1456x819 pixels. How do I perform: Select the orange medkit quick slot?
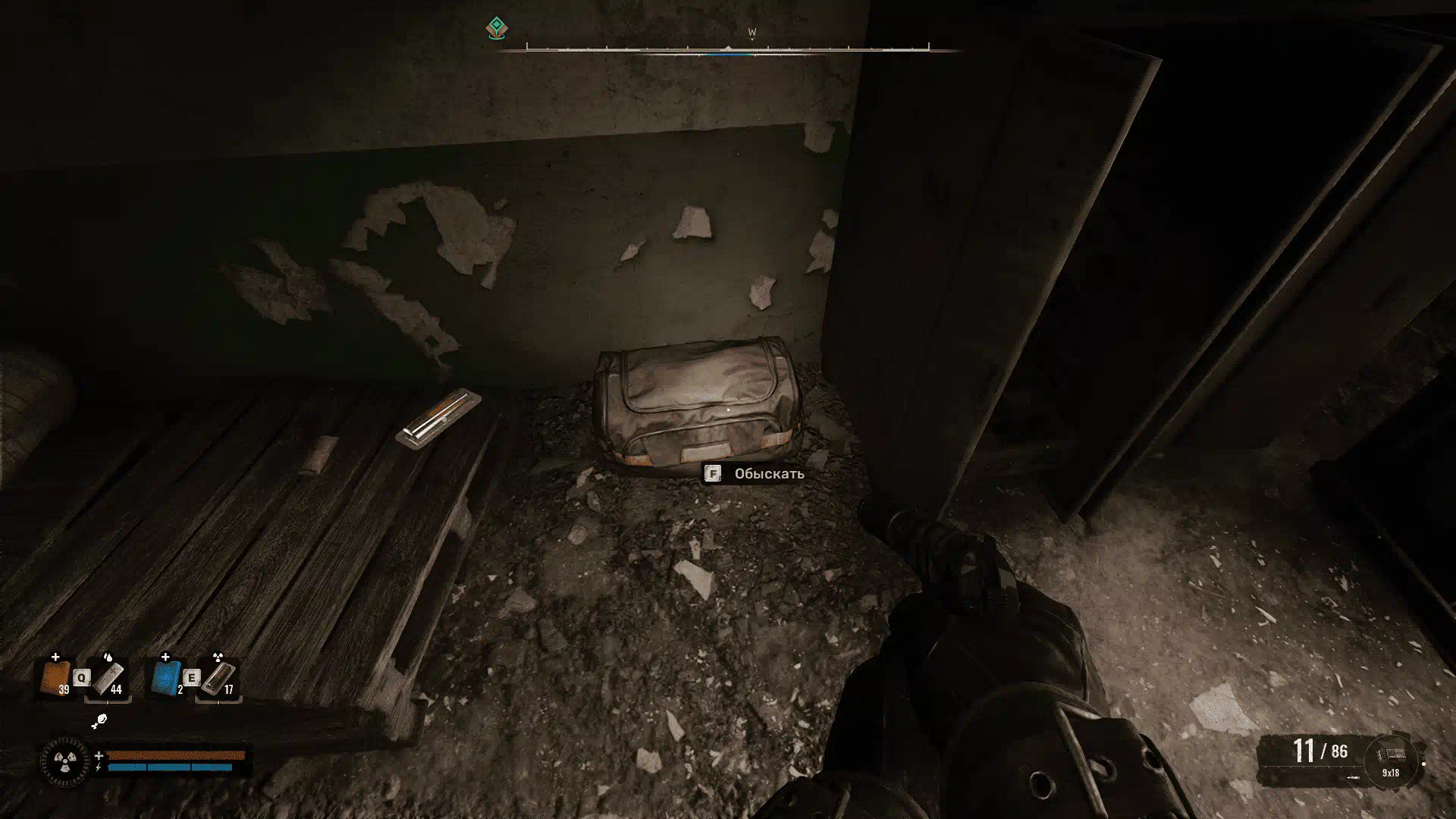coord(55,678)
